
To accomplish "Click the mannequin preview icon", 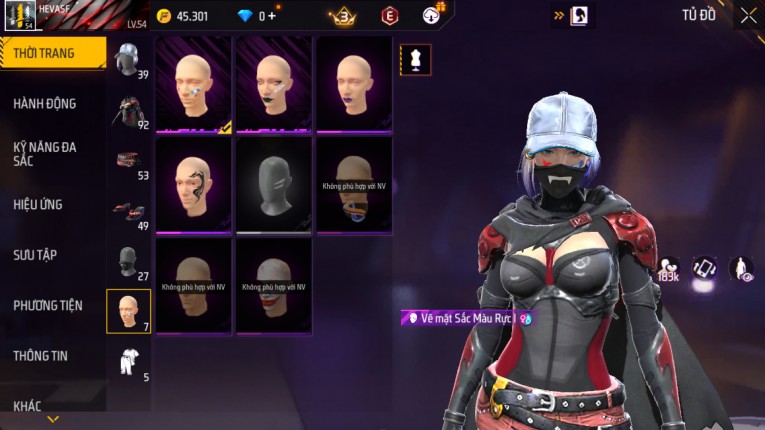I will click(415, 60).
